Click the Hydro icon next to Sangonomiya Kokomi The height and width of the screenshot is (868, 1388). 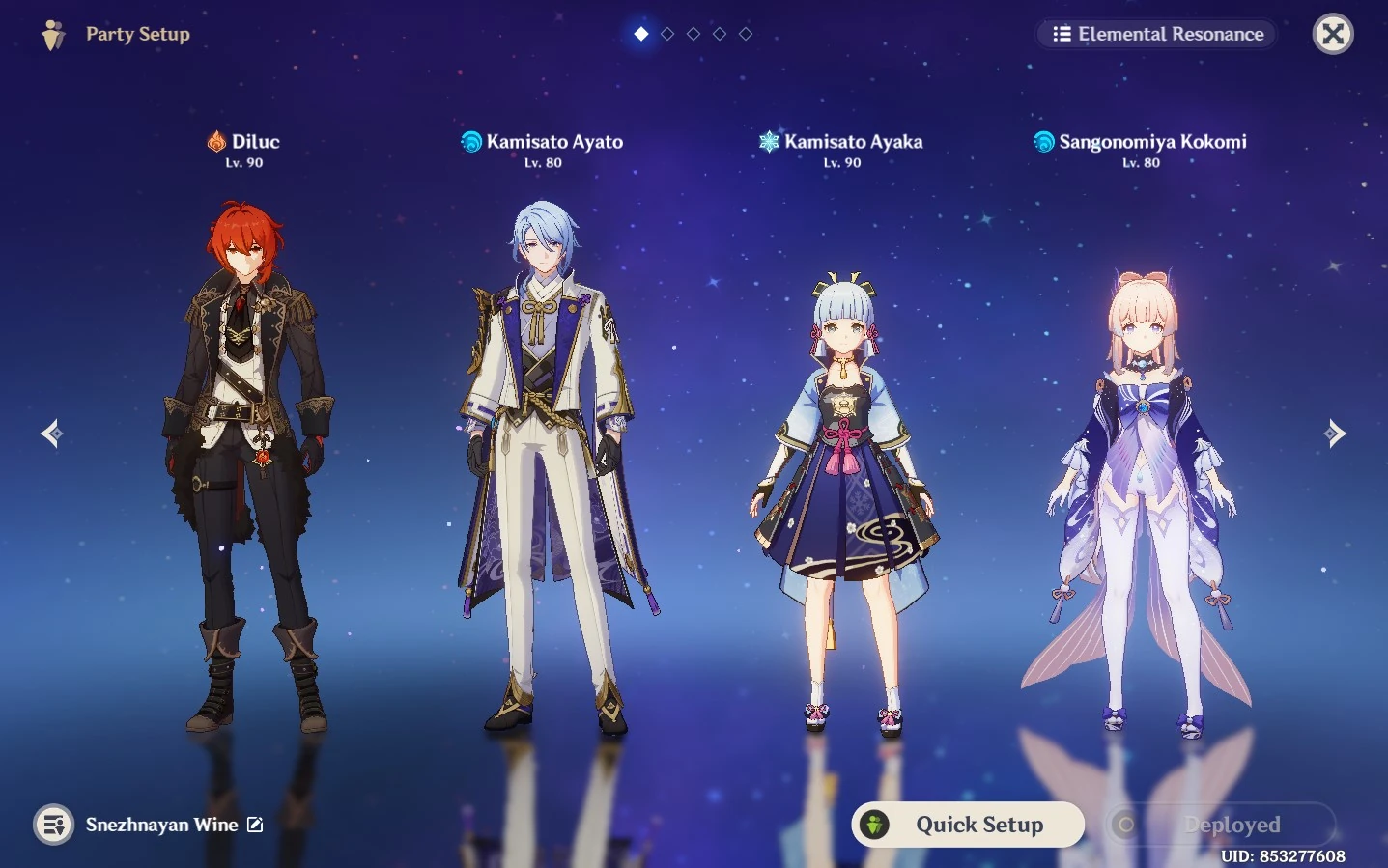tap(1044, 141)
